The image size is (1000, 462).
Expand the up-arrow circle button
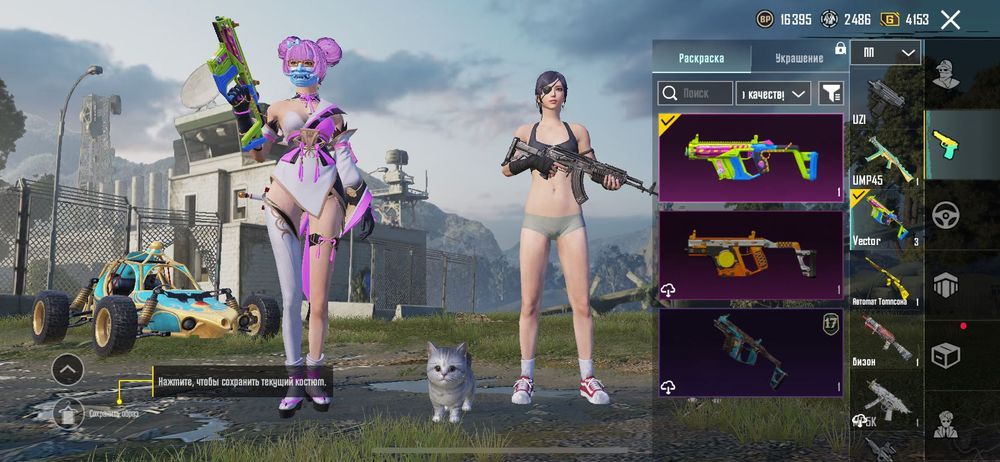click(x=68, y=370)
